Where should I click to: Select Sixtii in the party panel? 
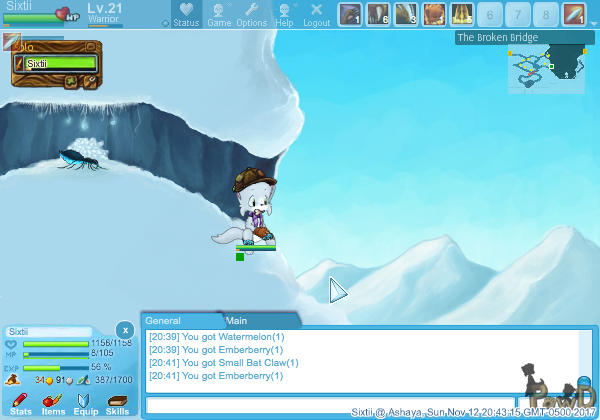point(56,63)
